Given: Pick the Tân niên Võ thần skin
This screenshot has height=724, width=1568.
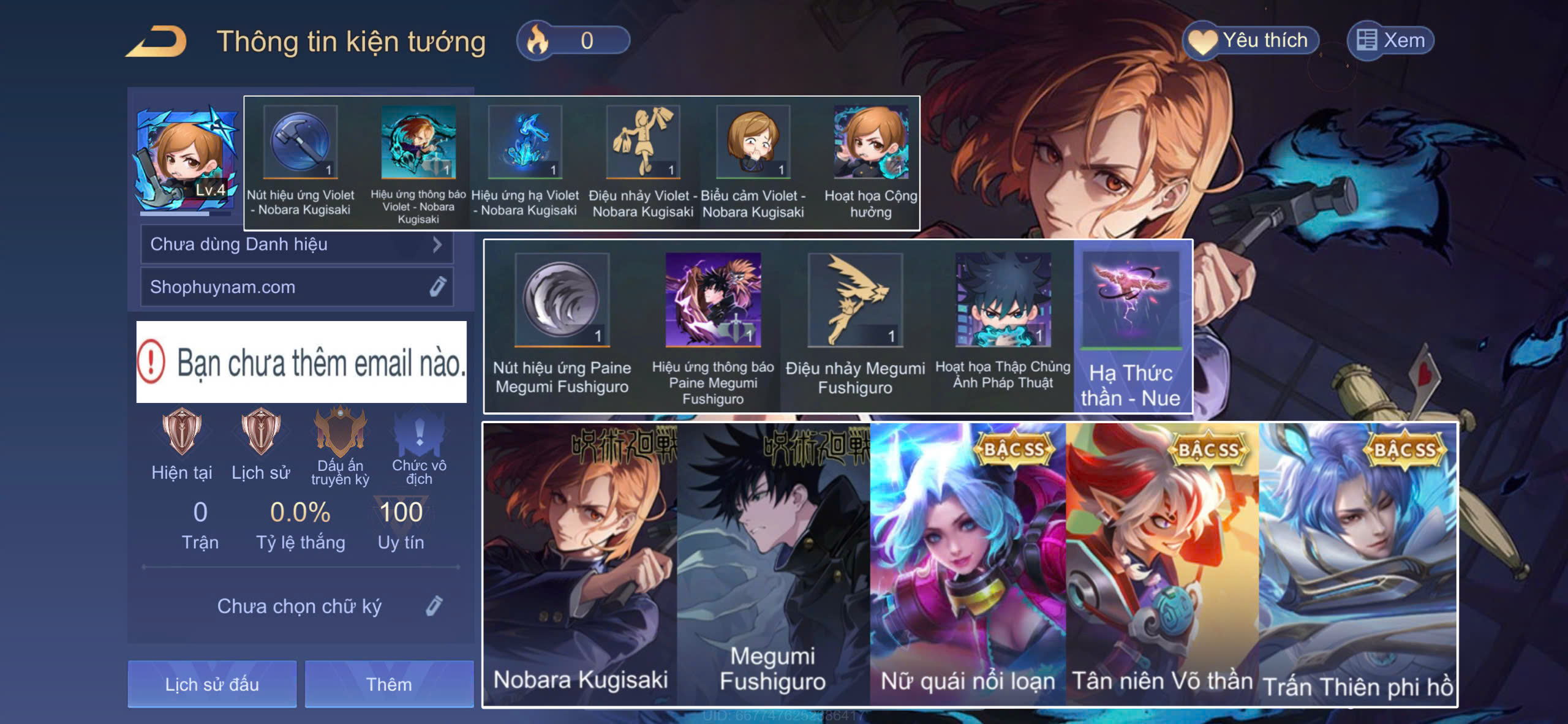Looking at the screenshot, I should (x=1162, y=564).
